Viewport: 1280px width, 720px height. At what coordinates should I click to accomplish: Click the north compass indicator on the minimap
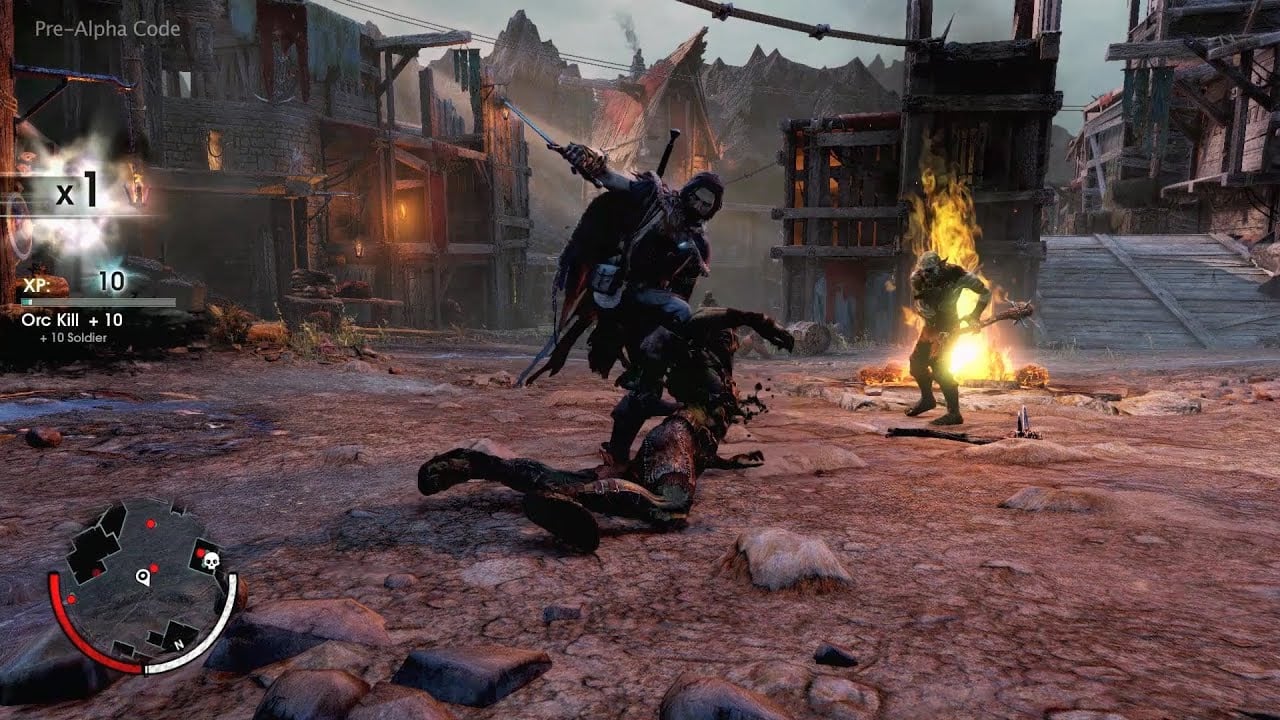[x=179, y=644]
